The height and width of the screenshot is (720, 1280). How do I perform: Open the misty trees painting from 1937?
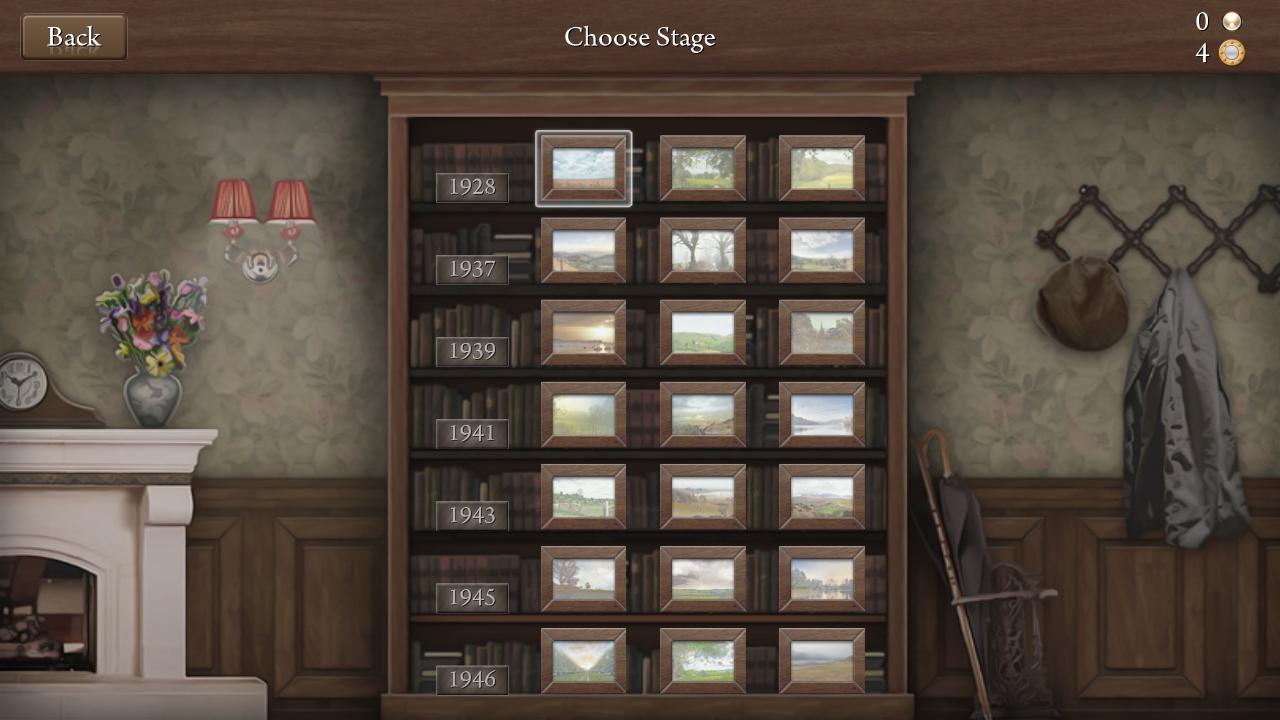[702, 250]
